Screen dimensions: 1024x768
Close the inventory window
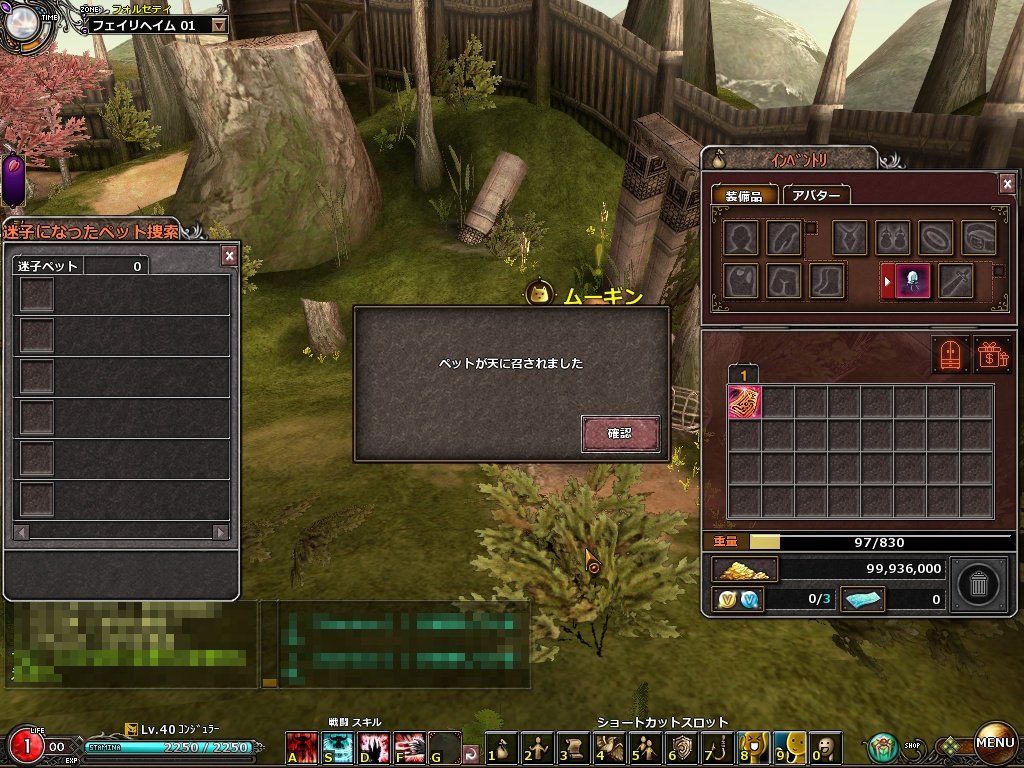click(x=1007, y=183)
